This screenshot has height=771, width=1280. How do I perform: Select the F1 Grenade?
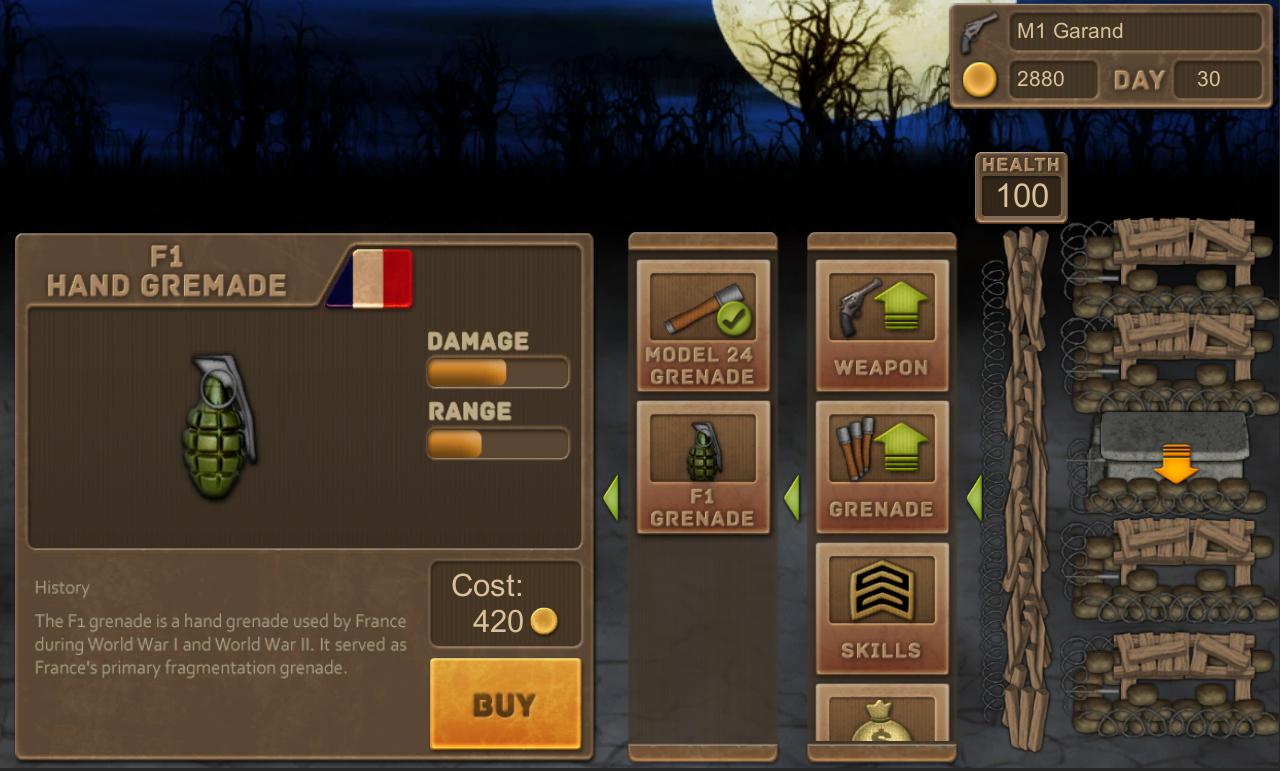(702, 470)
